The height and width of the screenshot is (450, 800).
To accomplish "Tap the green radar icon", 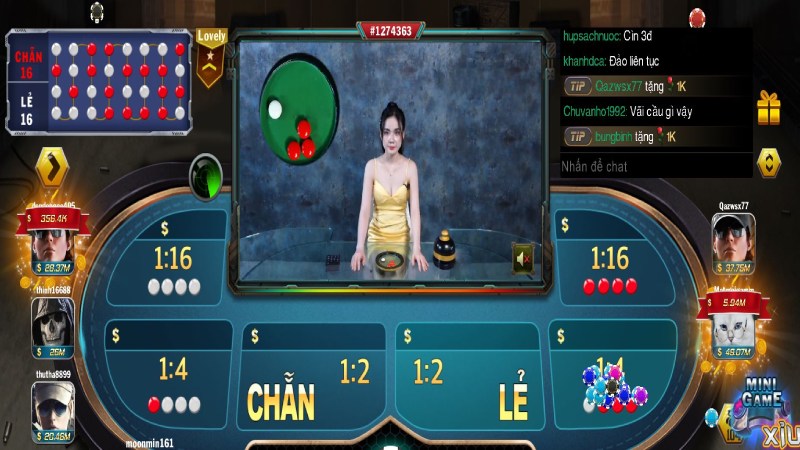I will pos(206,172).
